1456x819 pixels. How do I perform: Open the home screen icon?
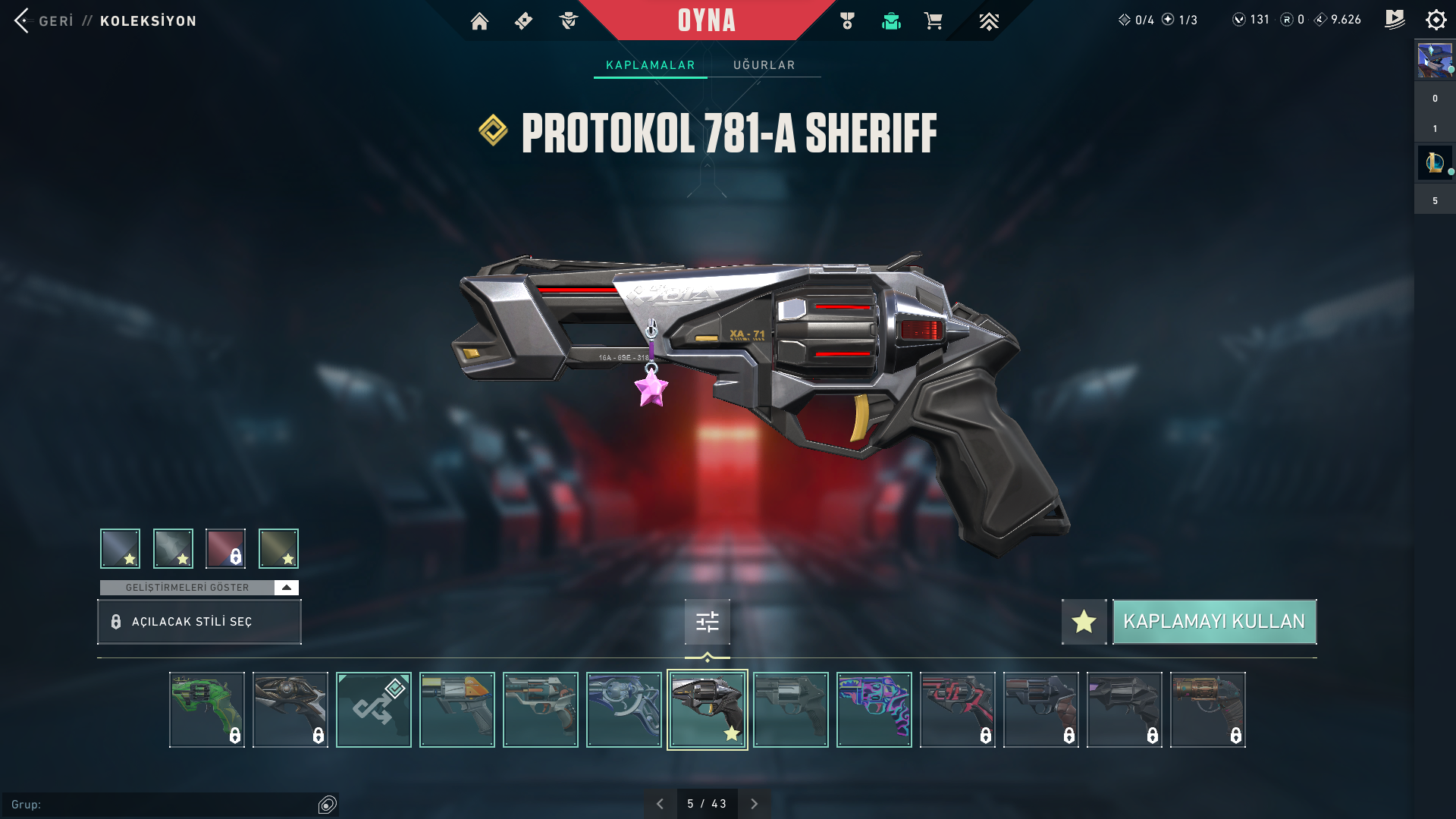click(479, 21)
